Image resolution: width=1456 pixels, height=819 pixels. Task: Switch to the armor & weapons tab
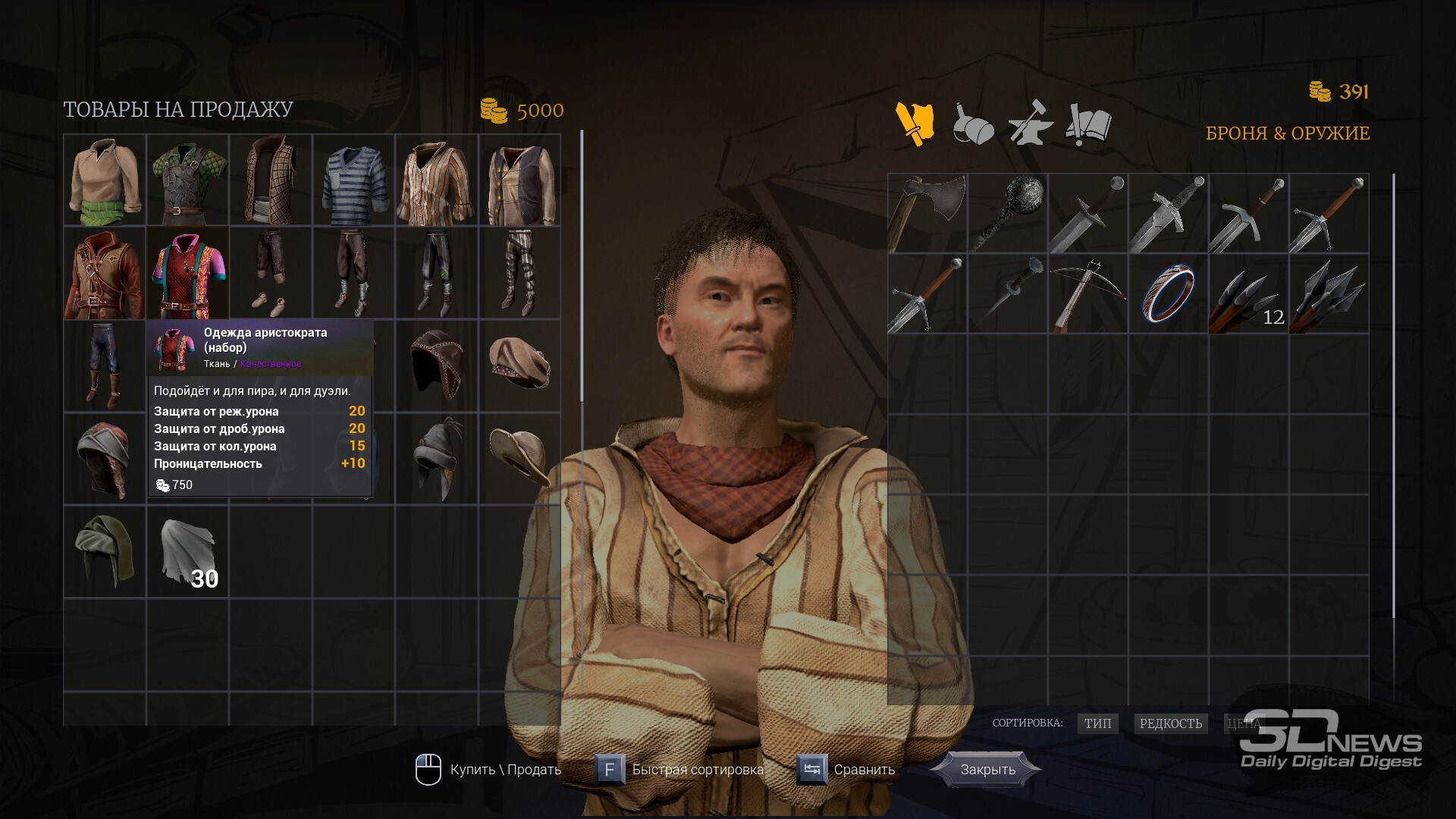[915, 124]
